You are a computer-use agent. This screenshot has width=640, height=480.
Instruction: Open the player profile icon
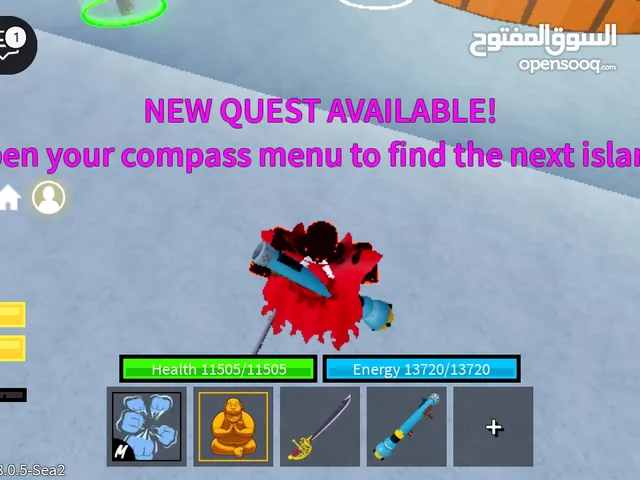coord(48,197)
